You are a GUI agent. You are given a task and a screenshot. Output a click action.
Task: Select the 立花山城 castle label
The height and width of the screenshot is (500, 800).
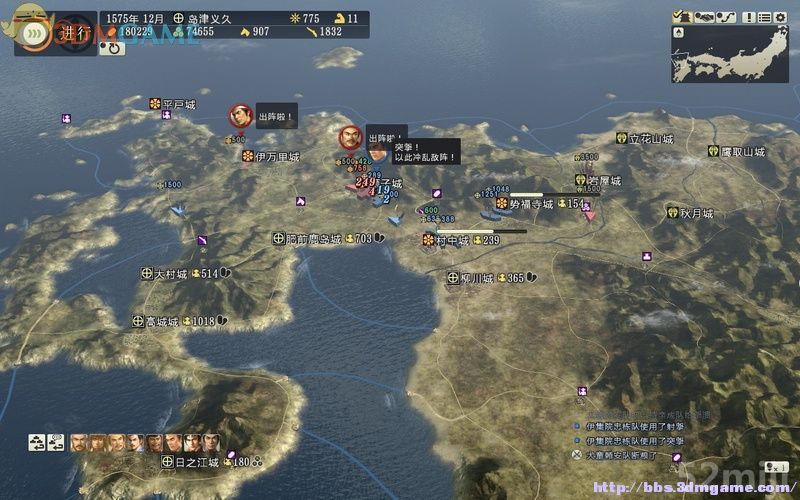[x=651, y=139]
